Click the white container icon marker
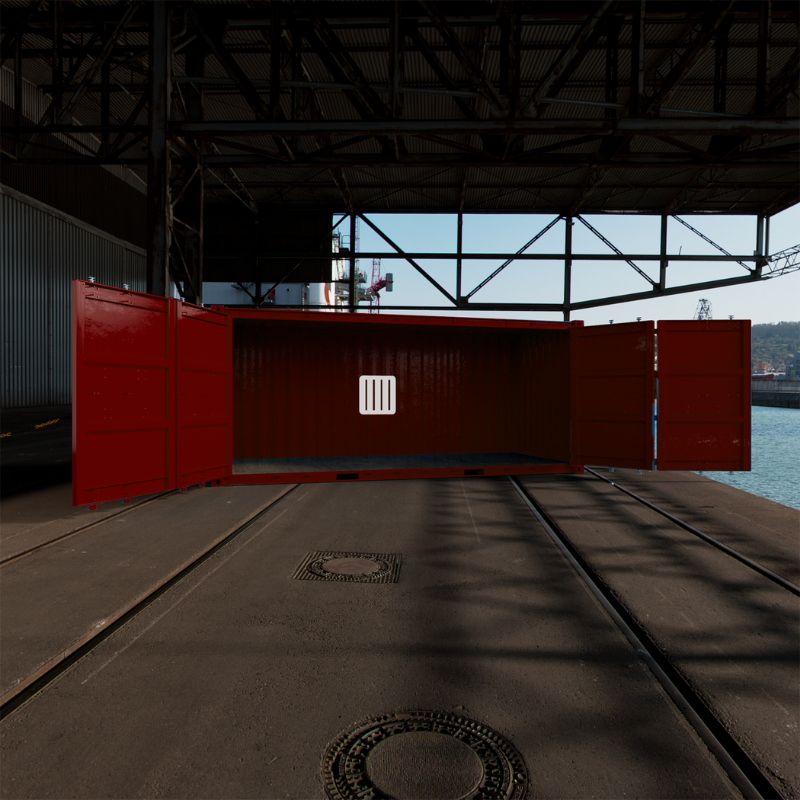This screenshot has width=800, height=800. point(377,395)
